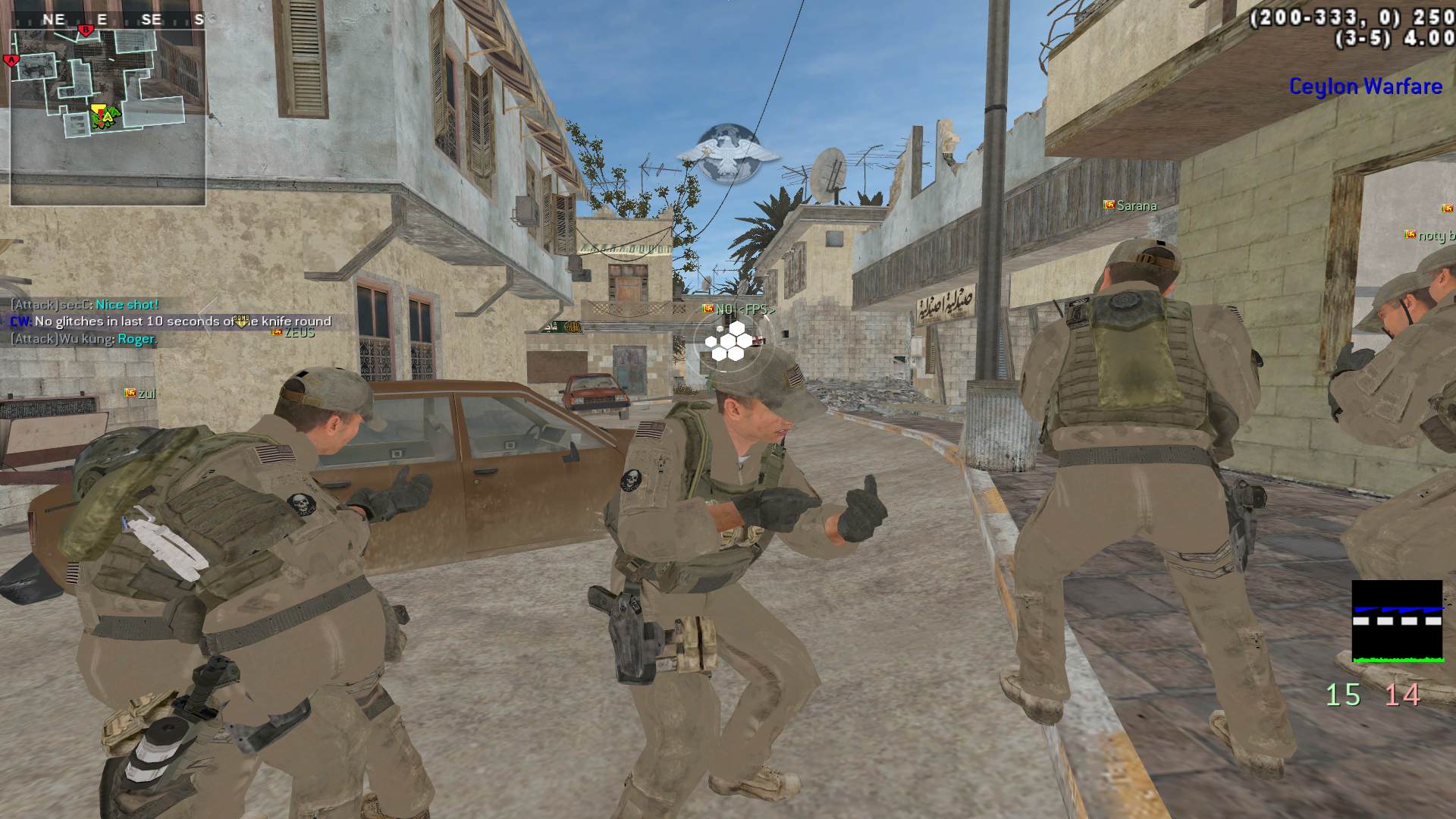Click the Ceylon Warfare server label
This screenshot has width=1456, height=819.
point(1365,86)
